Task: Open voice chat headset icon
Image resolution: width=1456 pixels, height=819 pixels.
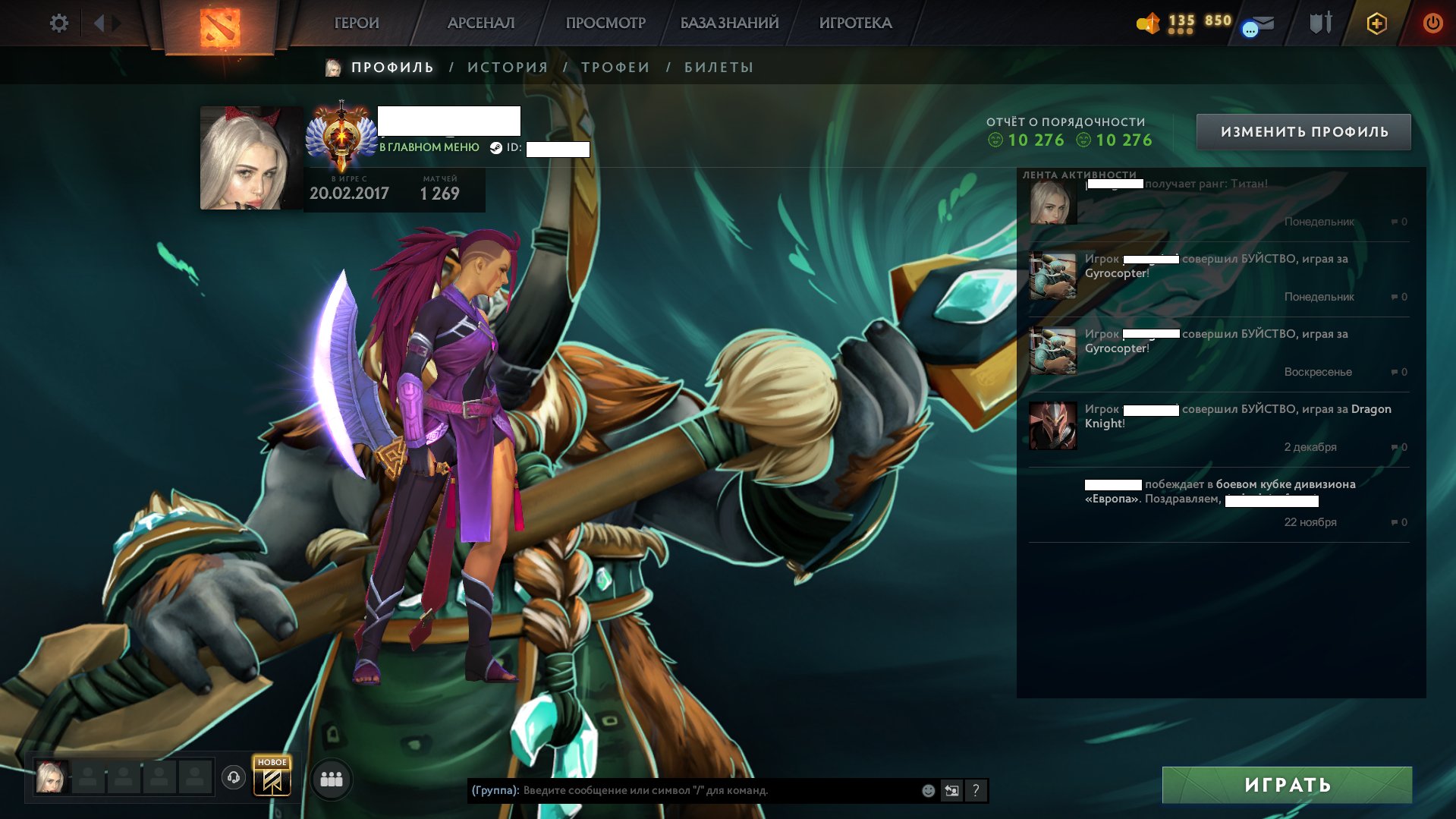Action: coord(232,777)
